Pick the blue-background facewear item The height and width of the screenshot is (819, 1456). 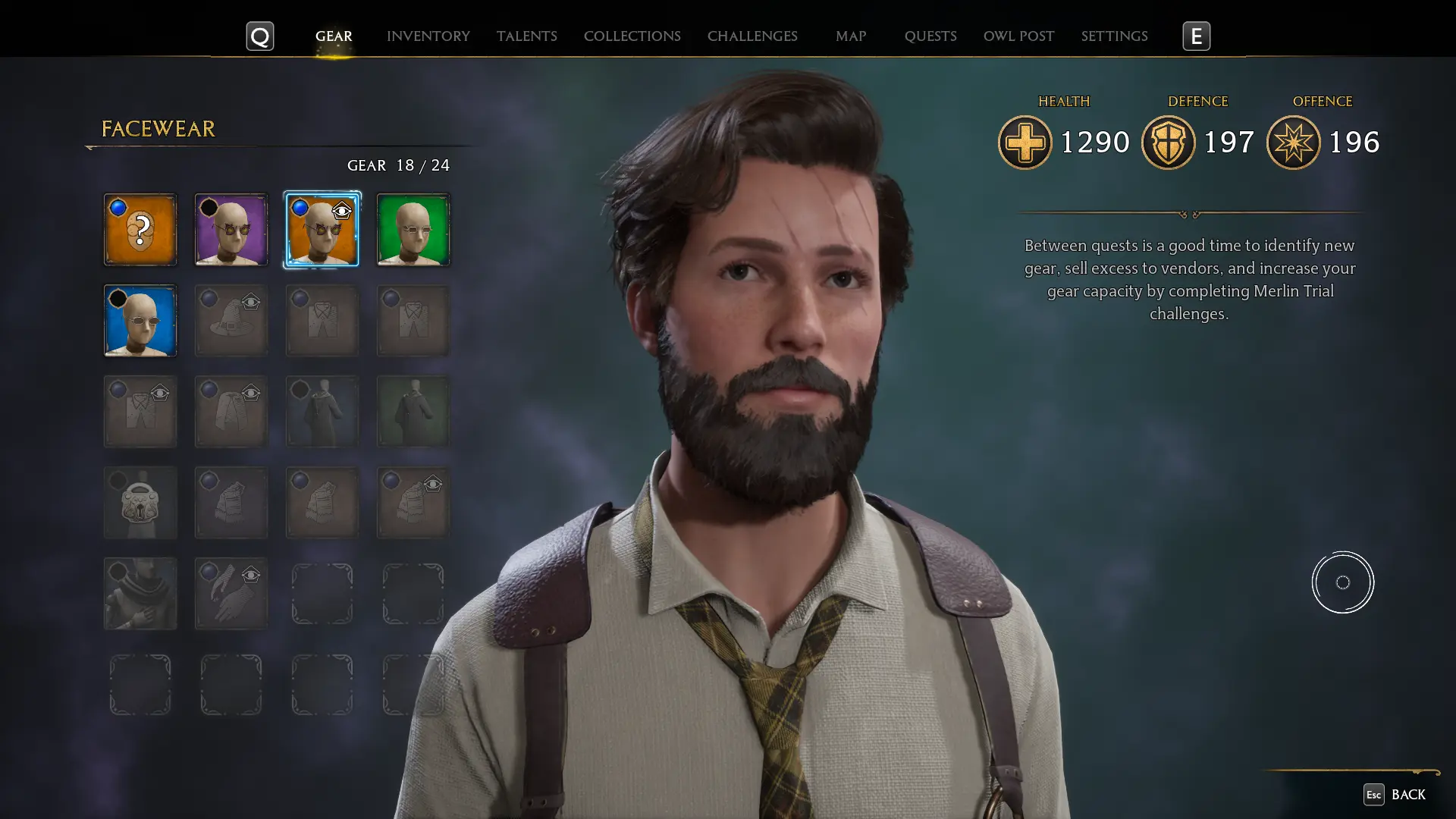pyautogui.click(x=140, y=321)
